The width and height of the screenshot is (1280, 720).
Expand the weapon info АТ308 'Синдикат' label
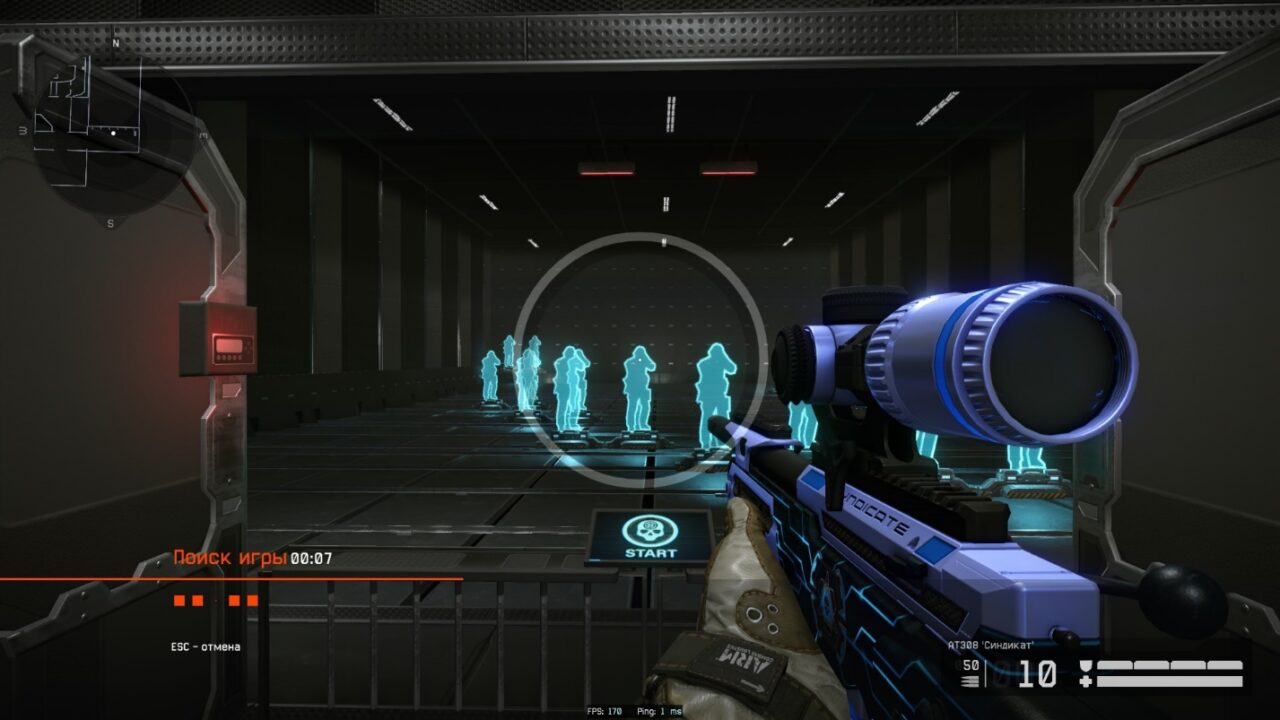992,644
